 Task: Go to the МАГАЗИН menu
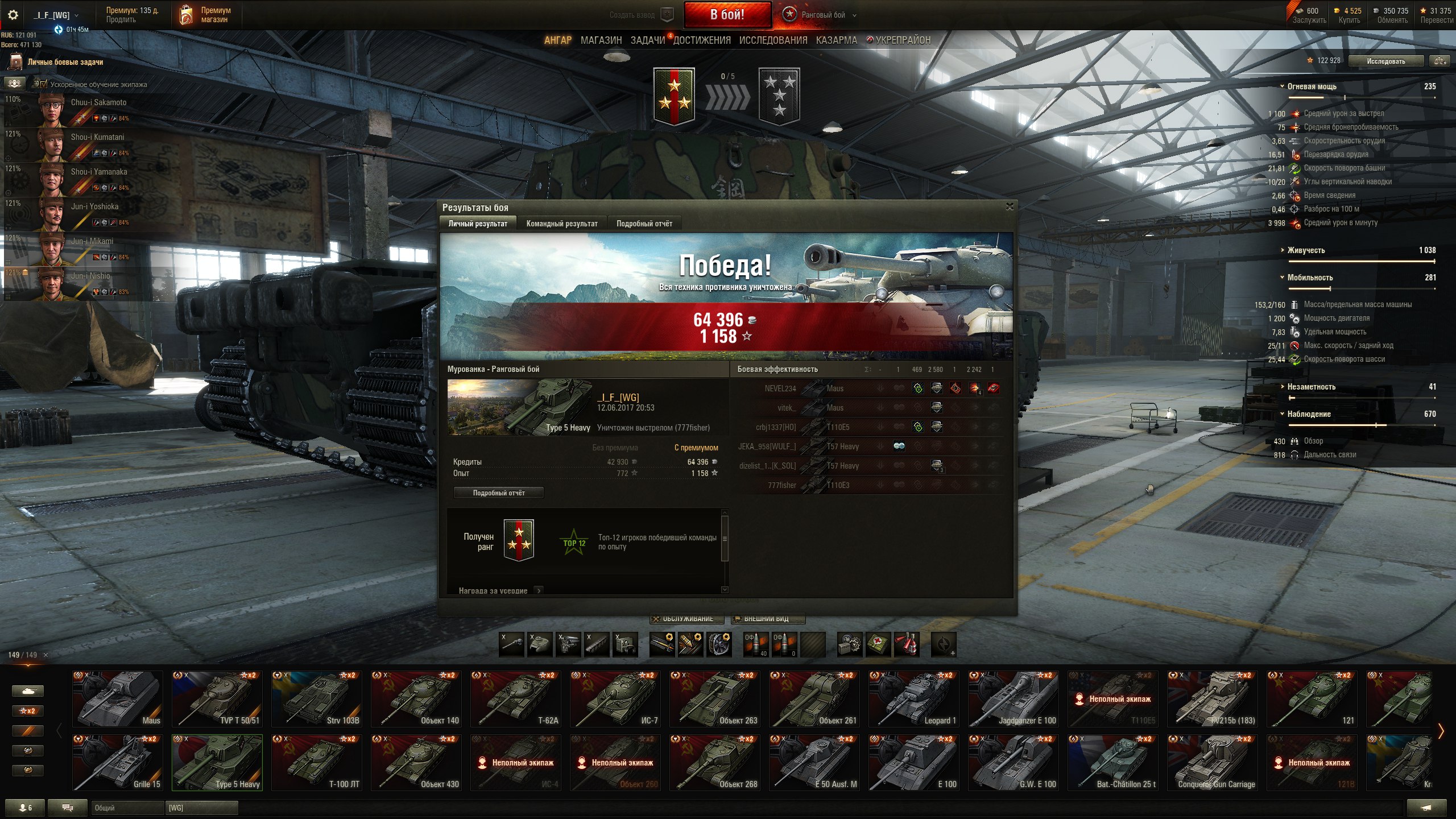click(x=601, y=40)
